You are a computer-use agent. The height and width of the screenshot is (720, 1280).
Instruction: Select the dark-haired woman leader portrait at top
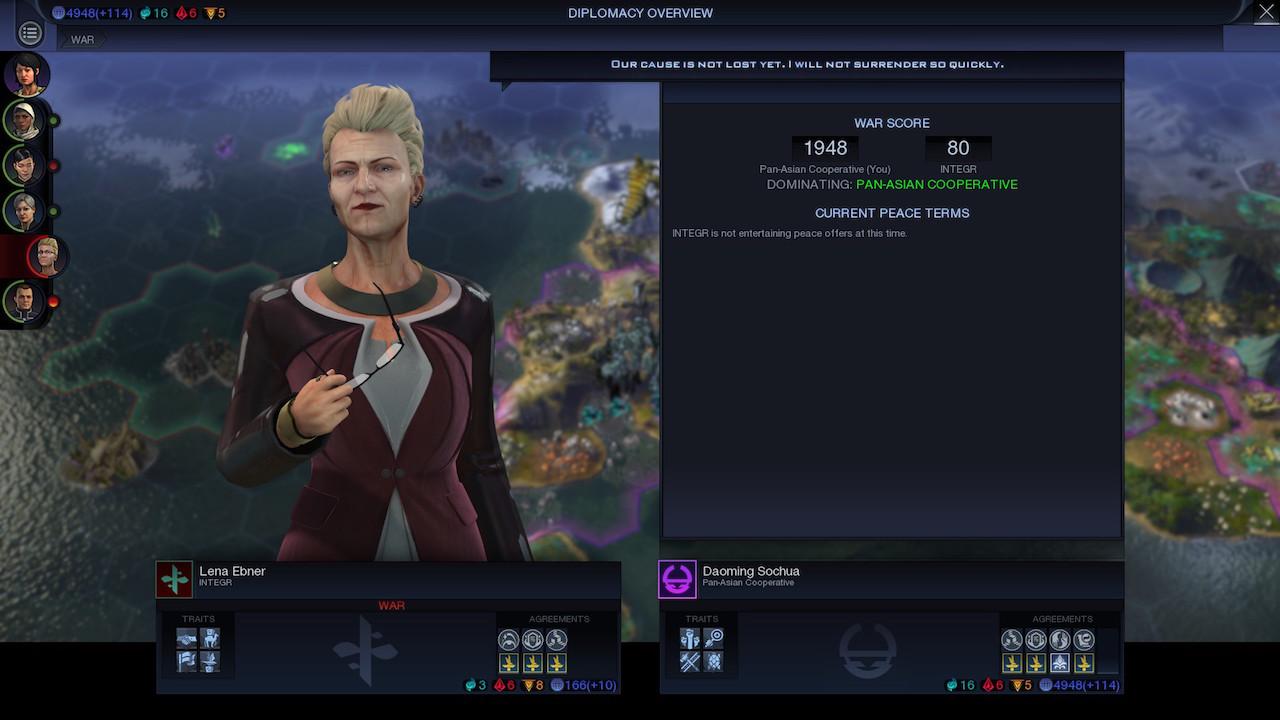(x=26, y=73)
